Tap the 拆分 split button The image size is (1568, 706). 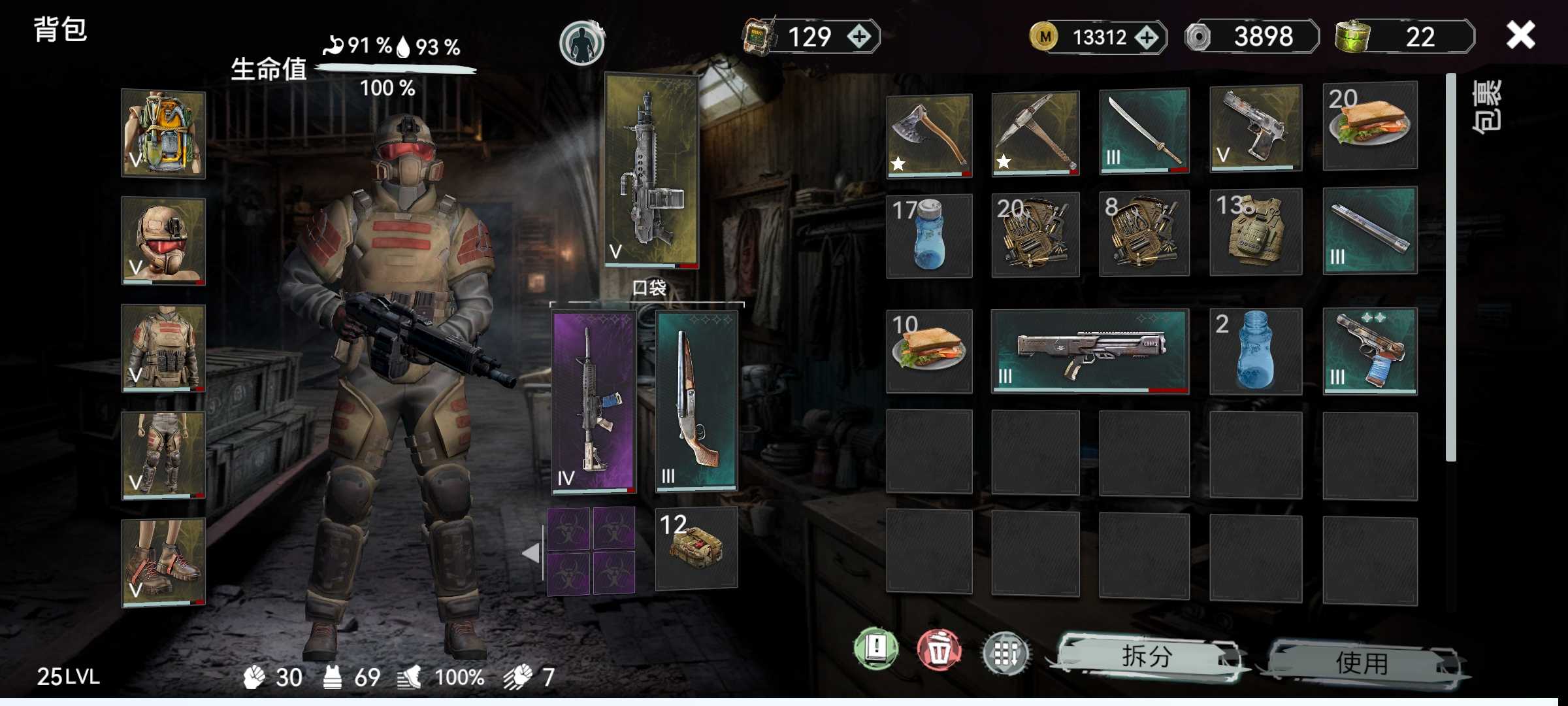[x=1147, y=657]
